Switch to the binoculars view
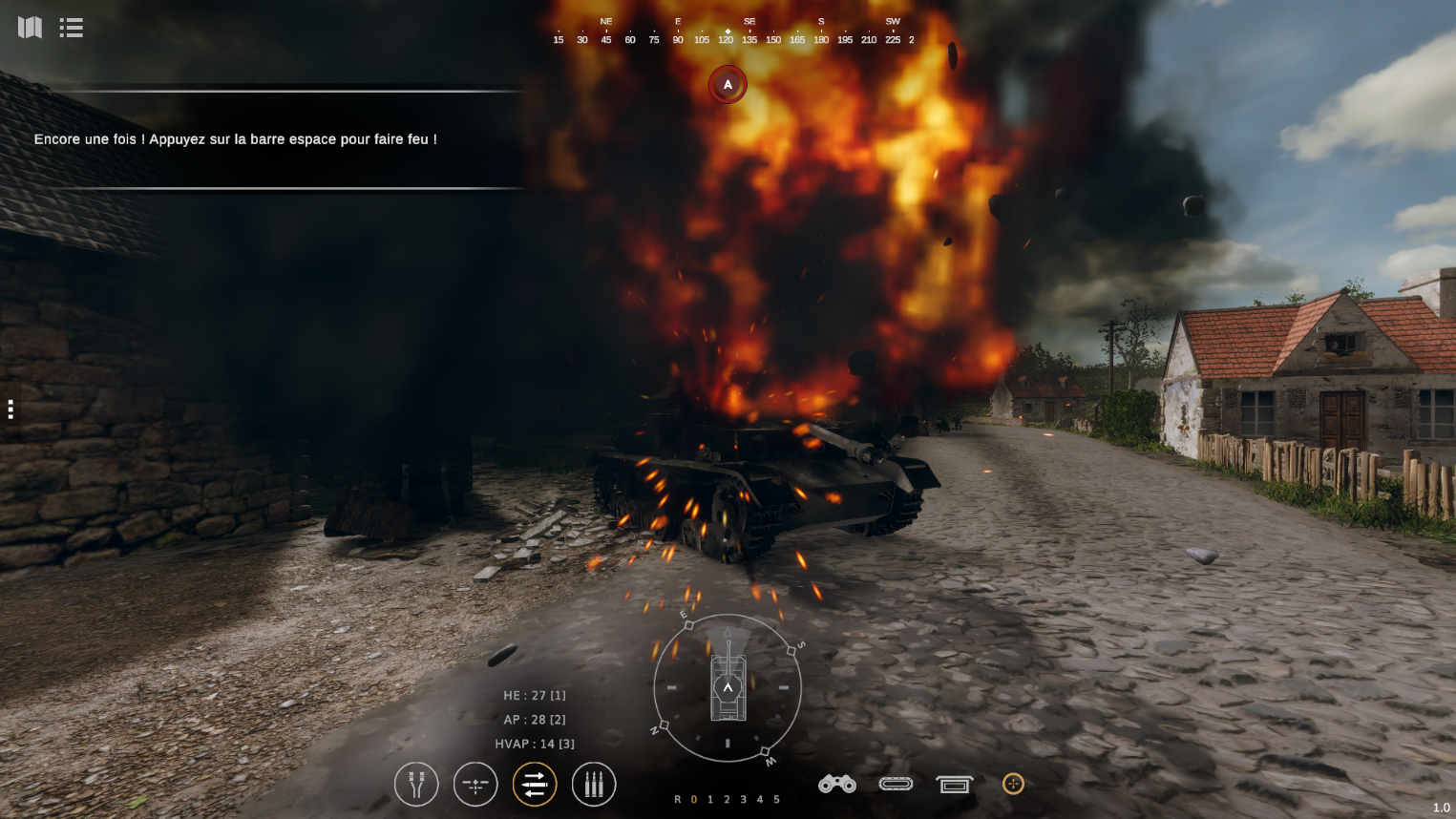The image size is (1456, 819). tap(837, 784)
